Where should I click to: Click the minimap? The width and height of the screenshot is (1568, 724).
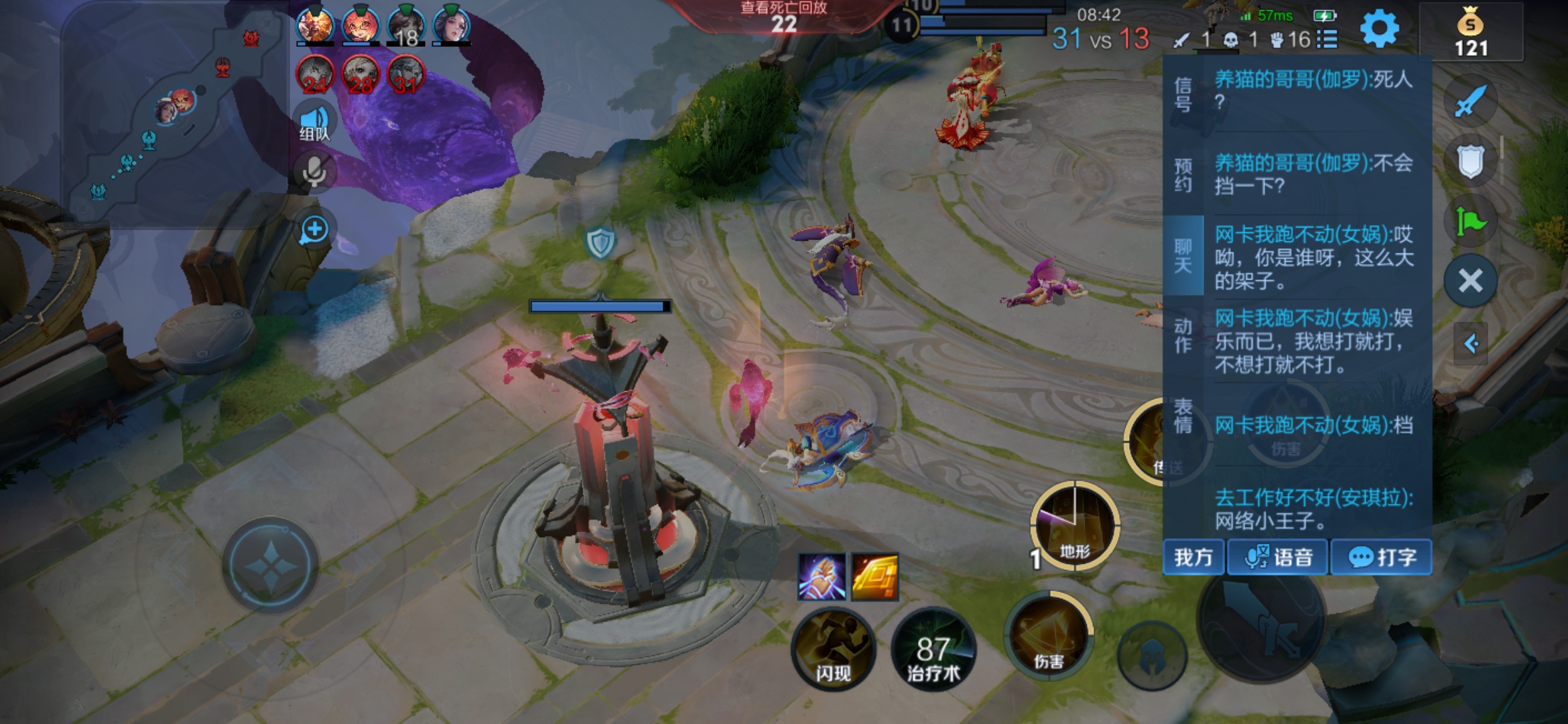pos(174,114)
